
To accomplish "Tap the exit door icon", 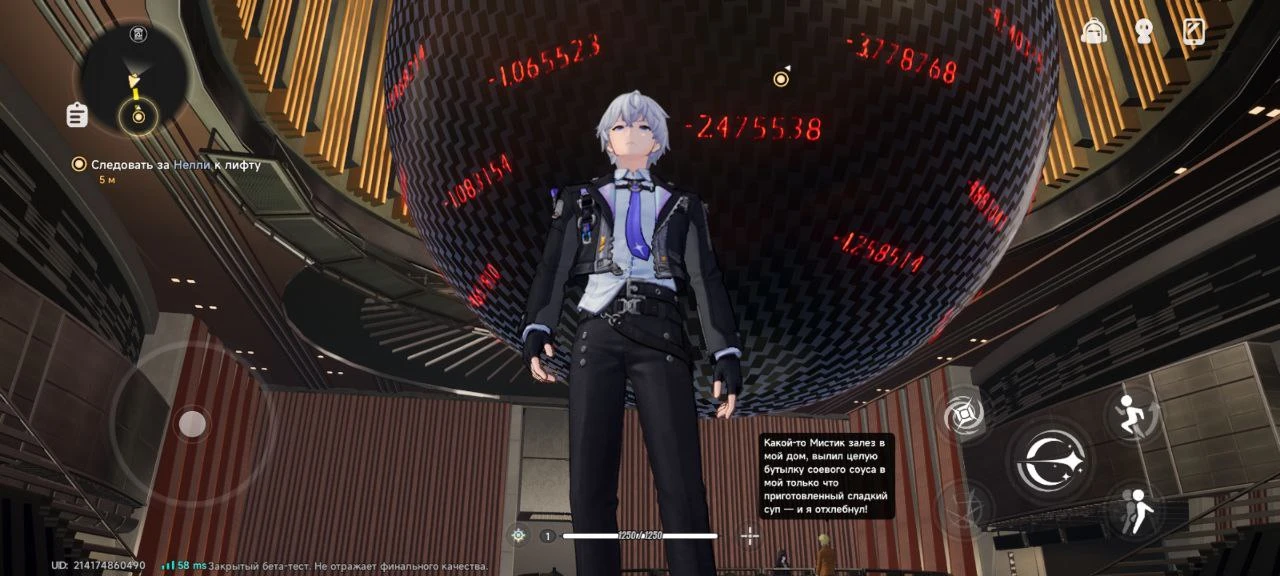I will coord(1194,31).
